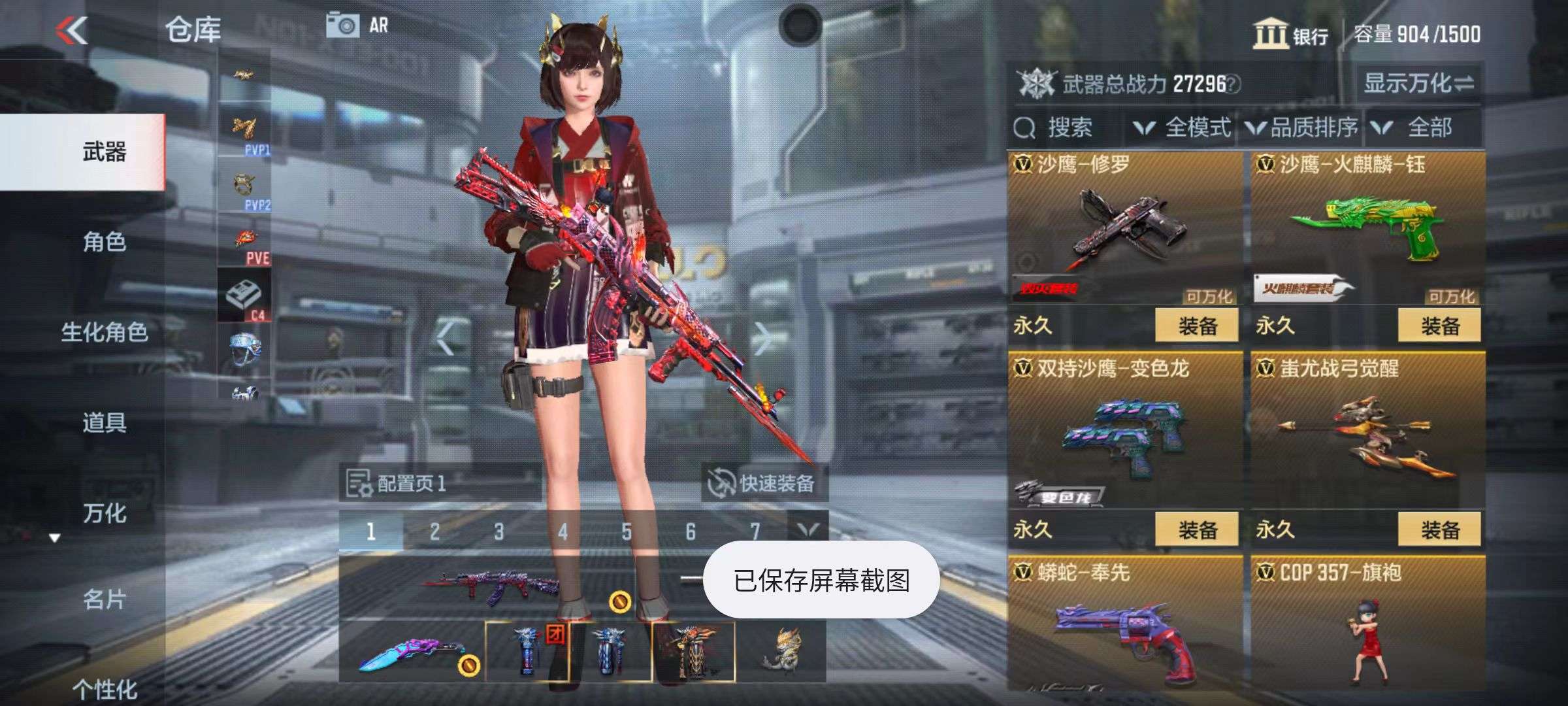Switch to the 道具 items tab
Viewport: 1568px width, 706px height.
(105, 423)
